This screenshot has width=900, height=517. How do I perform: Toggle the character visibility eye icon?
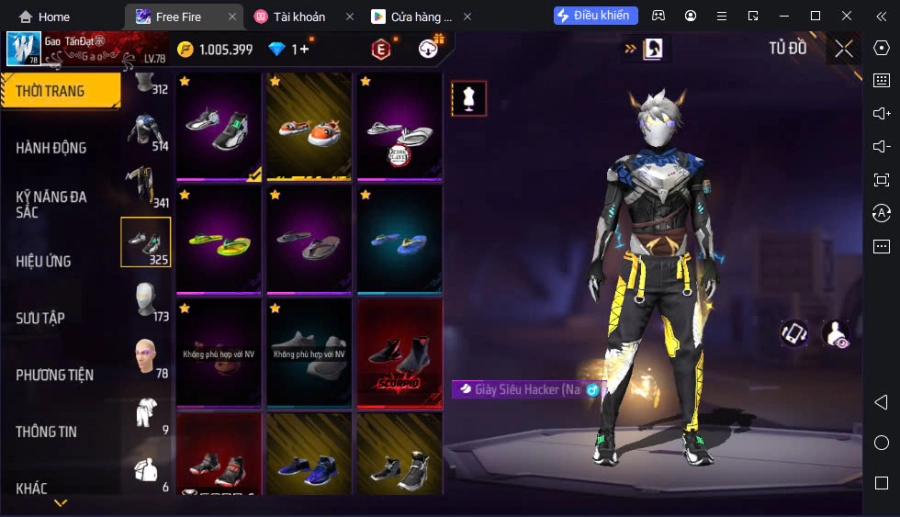836,335
